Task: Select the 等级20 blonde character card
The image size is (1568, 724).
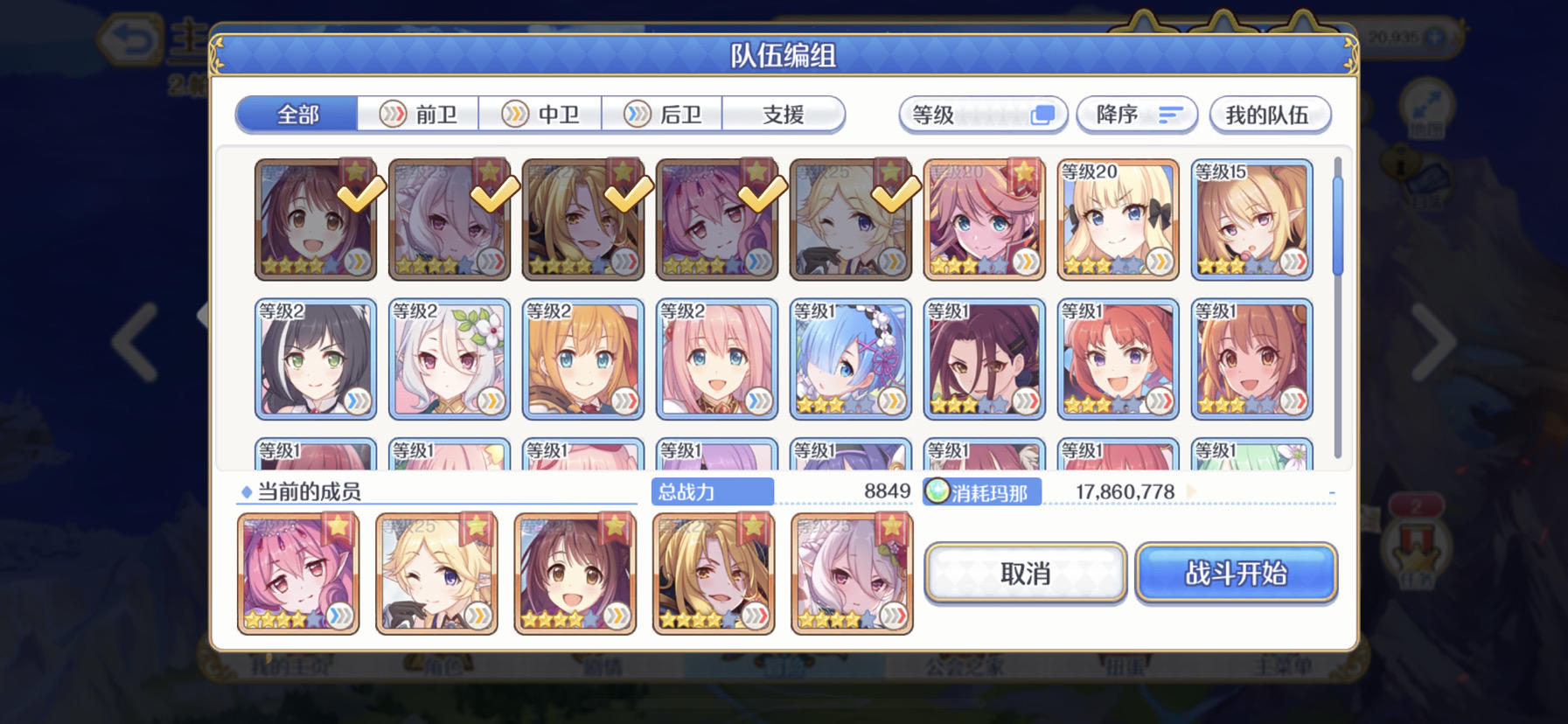Action: [x=1119, y=219]
